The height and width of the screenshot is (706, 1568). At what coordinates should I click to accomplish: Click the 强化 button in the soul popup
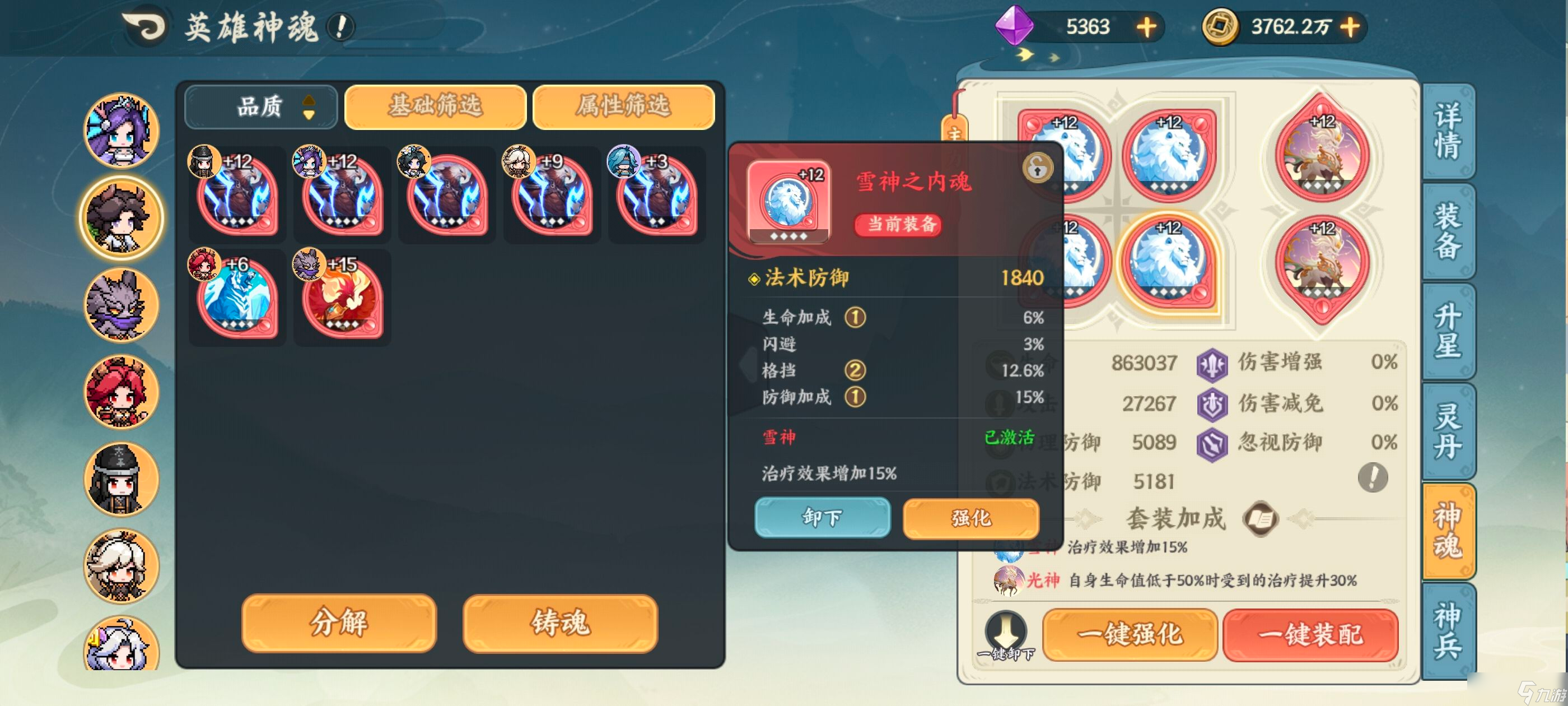970,518
